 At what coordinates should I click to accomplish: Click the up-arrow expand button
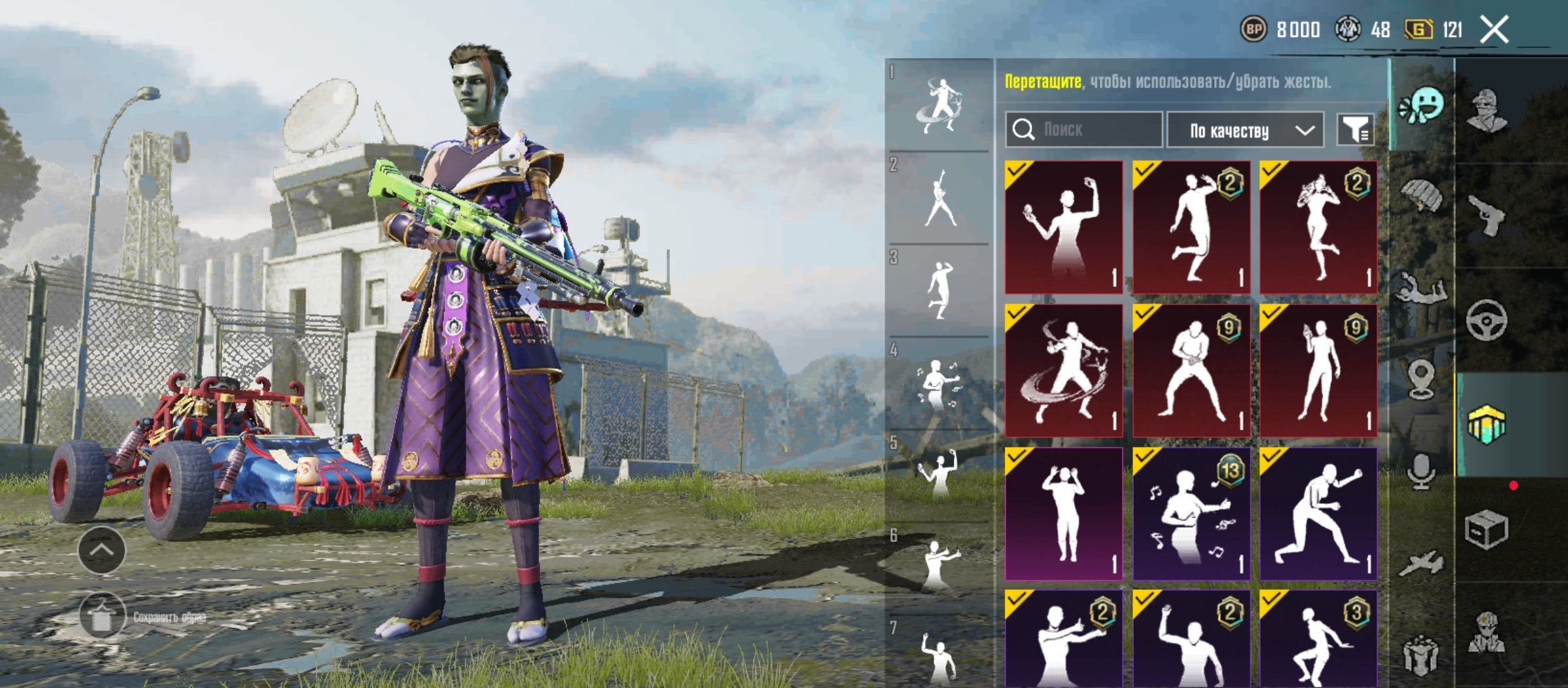[x=102, y=550]
